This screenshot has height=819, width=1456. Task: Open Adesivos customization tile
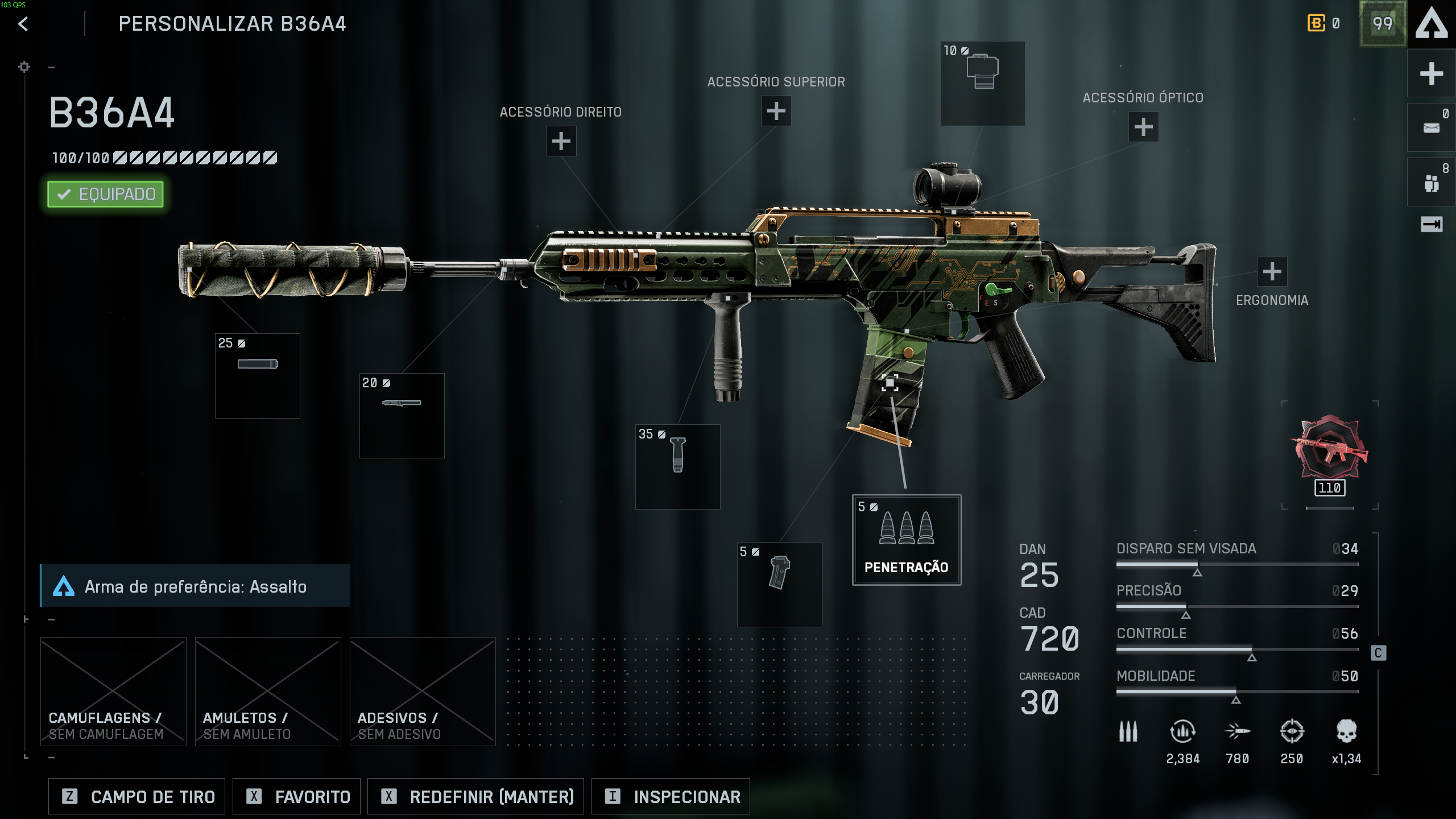pos(423,691)
